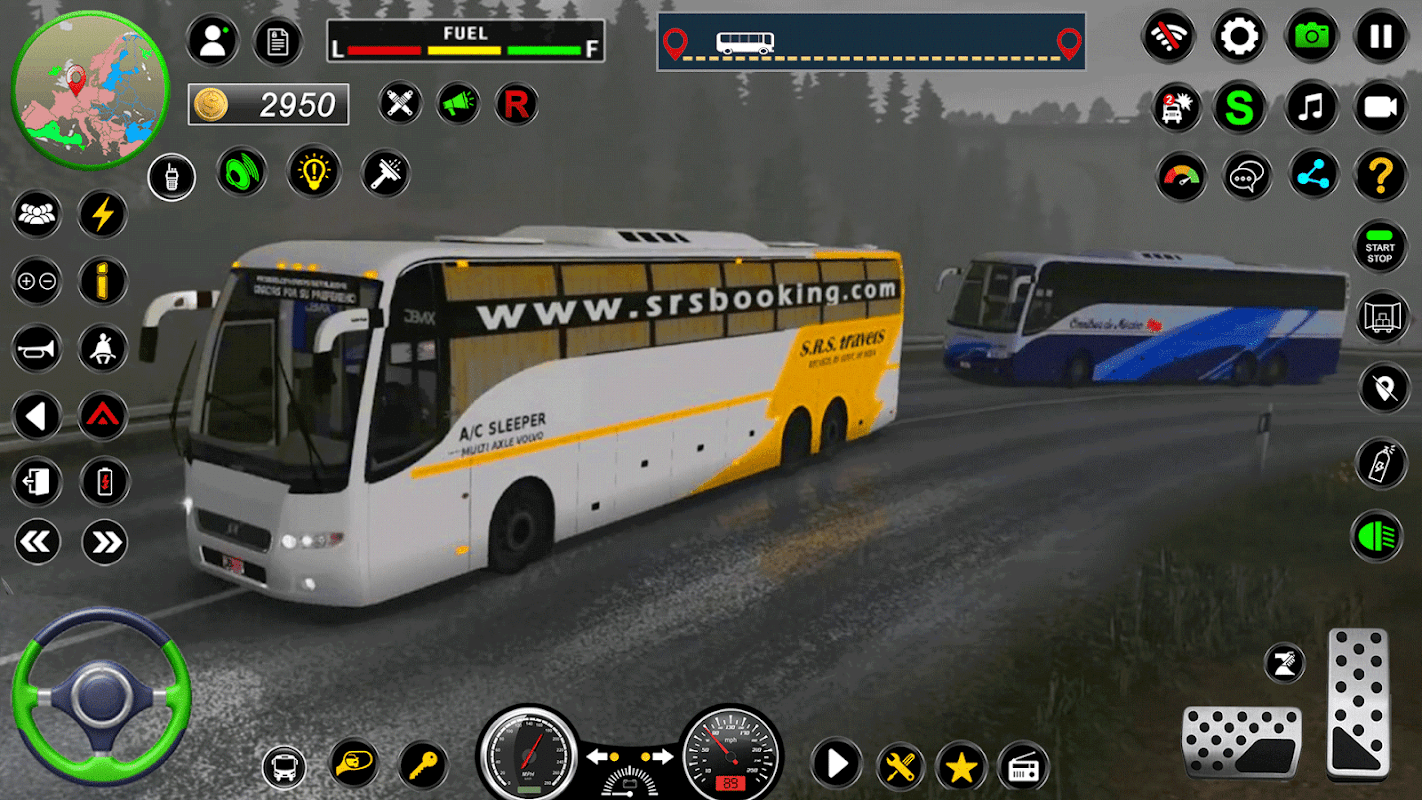The height and width of the screenshot is (800, 1422).
Task: Open help with the yellow question mark
Action: pyautogui.click(x=1380, y=176)
